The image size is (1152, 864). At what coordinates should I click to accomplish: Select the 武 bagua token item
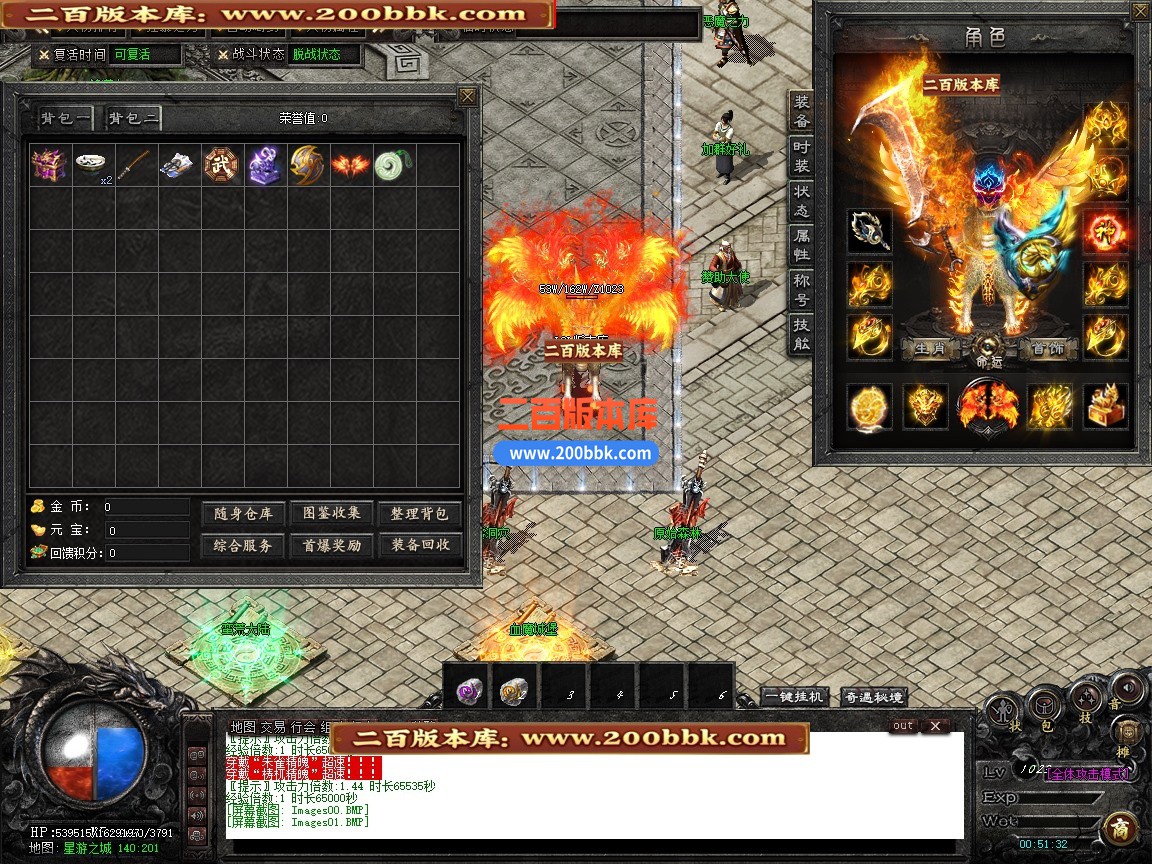pyautogui.click(x=221, y=165)
